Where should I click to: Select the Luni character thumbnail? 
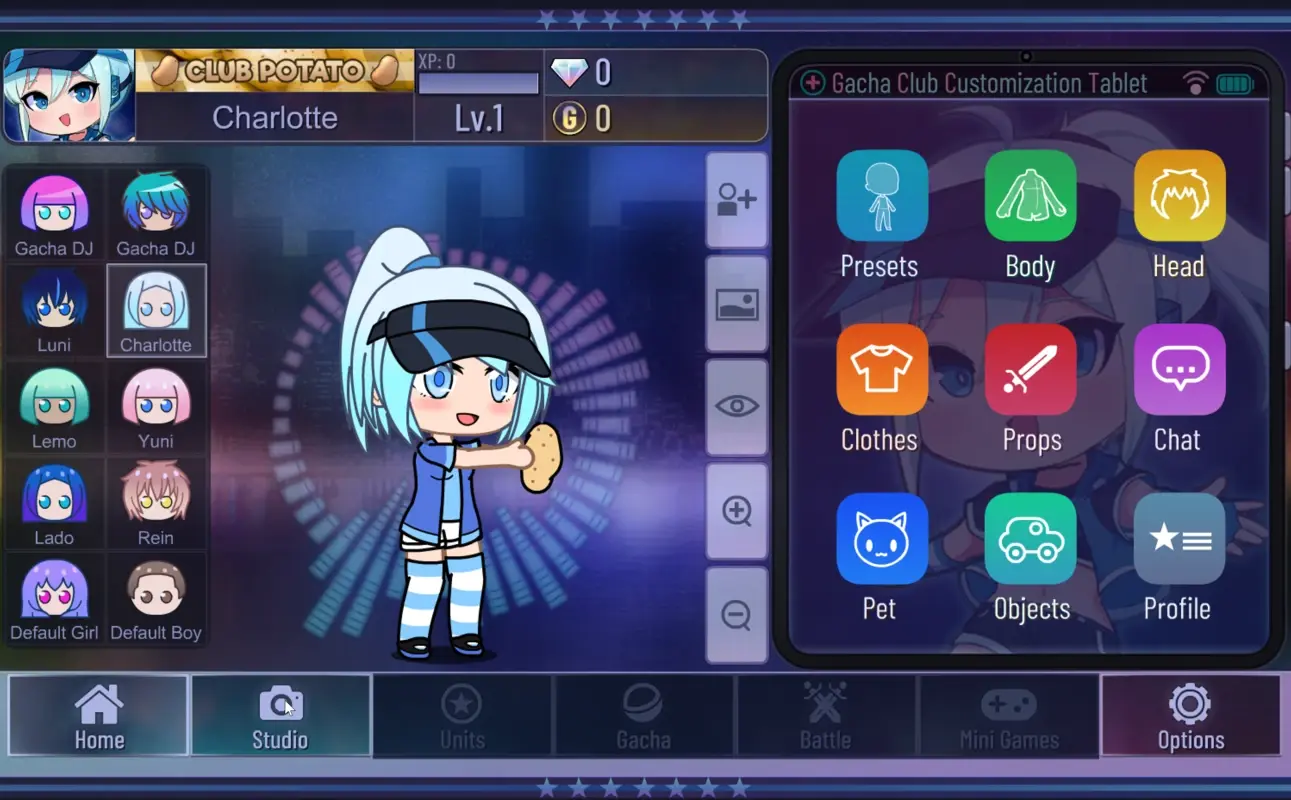(x=53, y=310)
